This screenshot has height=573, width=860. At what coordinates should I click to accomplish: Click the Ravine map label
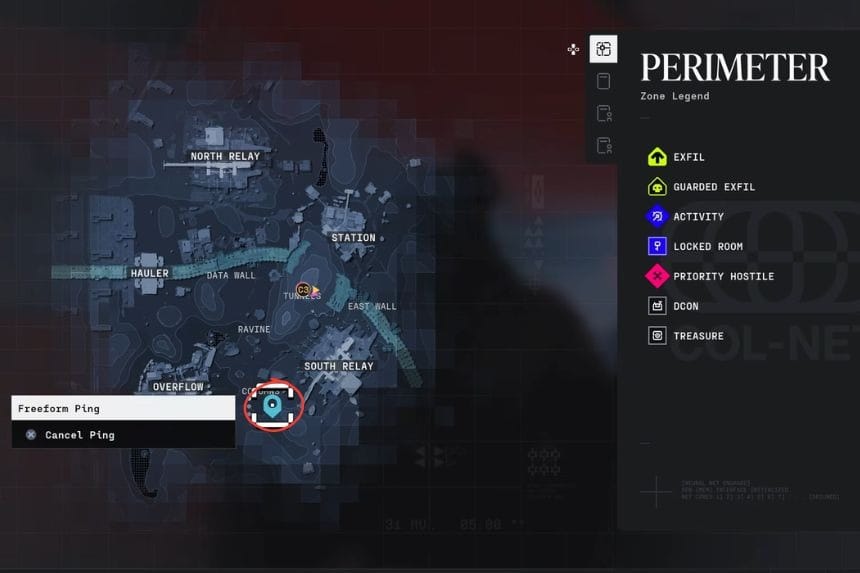[254, 330]
